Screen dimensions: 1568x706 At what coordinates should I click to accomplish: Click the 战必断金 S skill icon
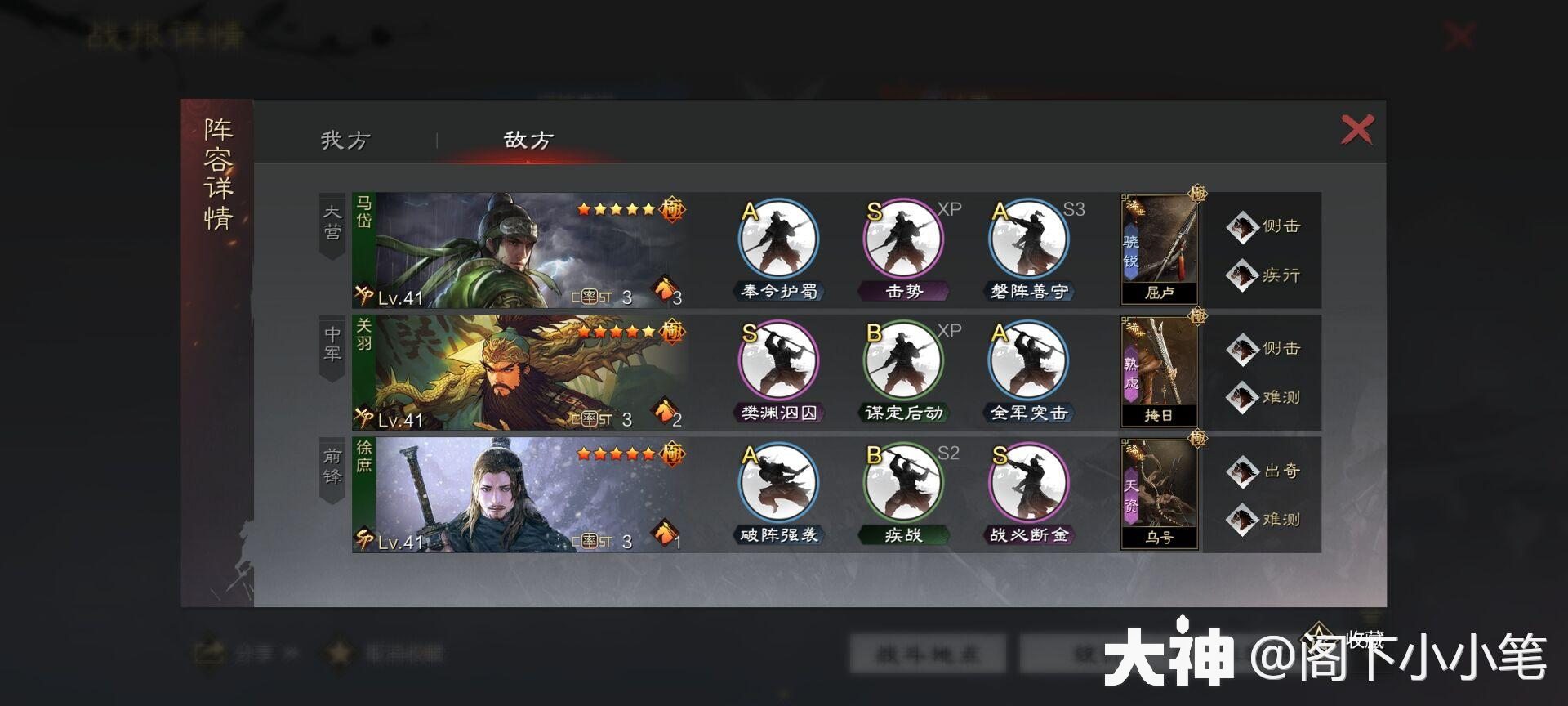coord(1027,482)
